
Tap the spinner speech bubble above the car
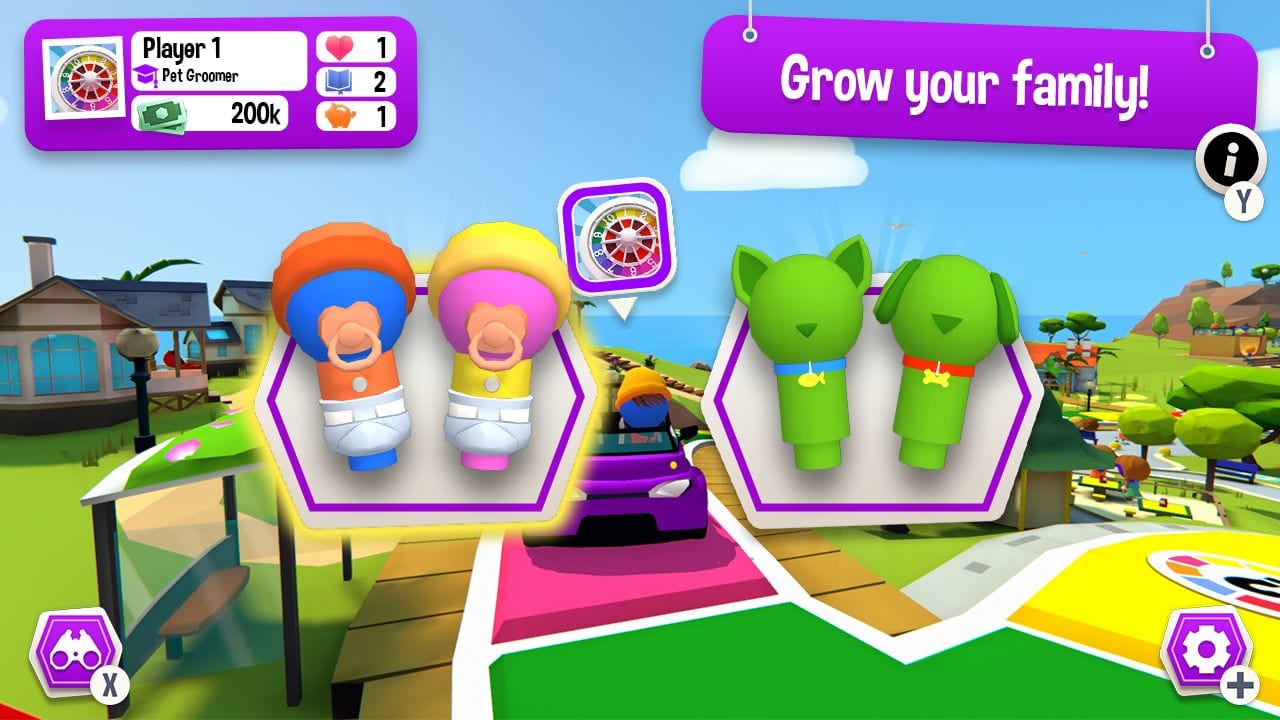(x=616, y=235)
